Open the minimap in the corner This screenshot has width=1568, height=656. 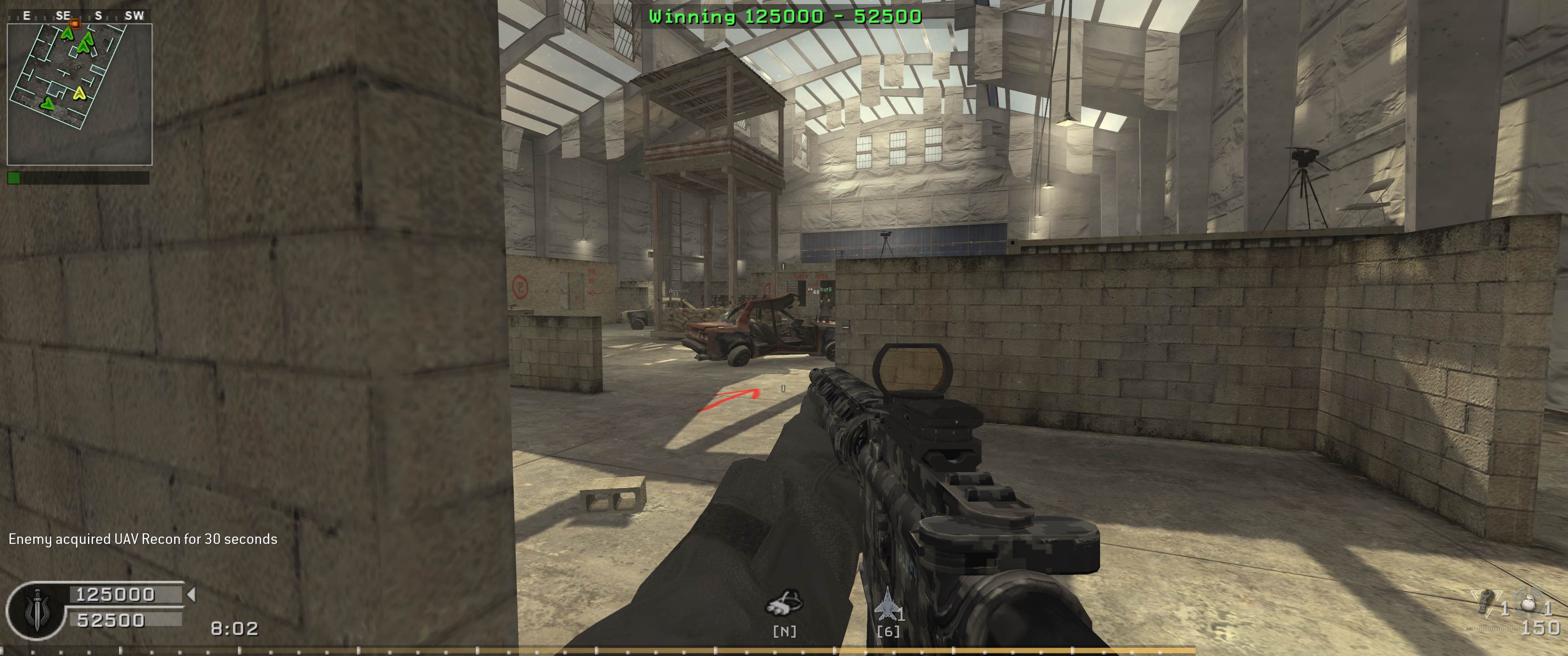79,94
